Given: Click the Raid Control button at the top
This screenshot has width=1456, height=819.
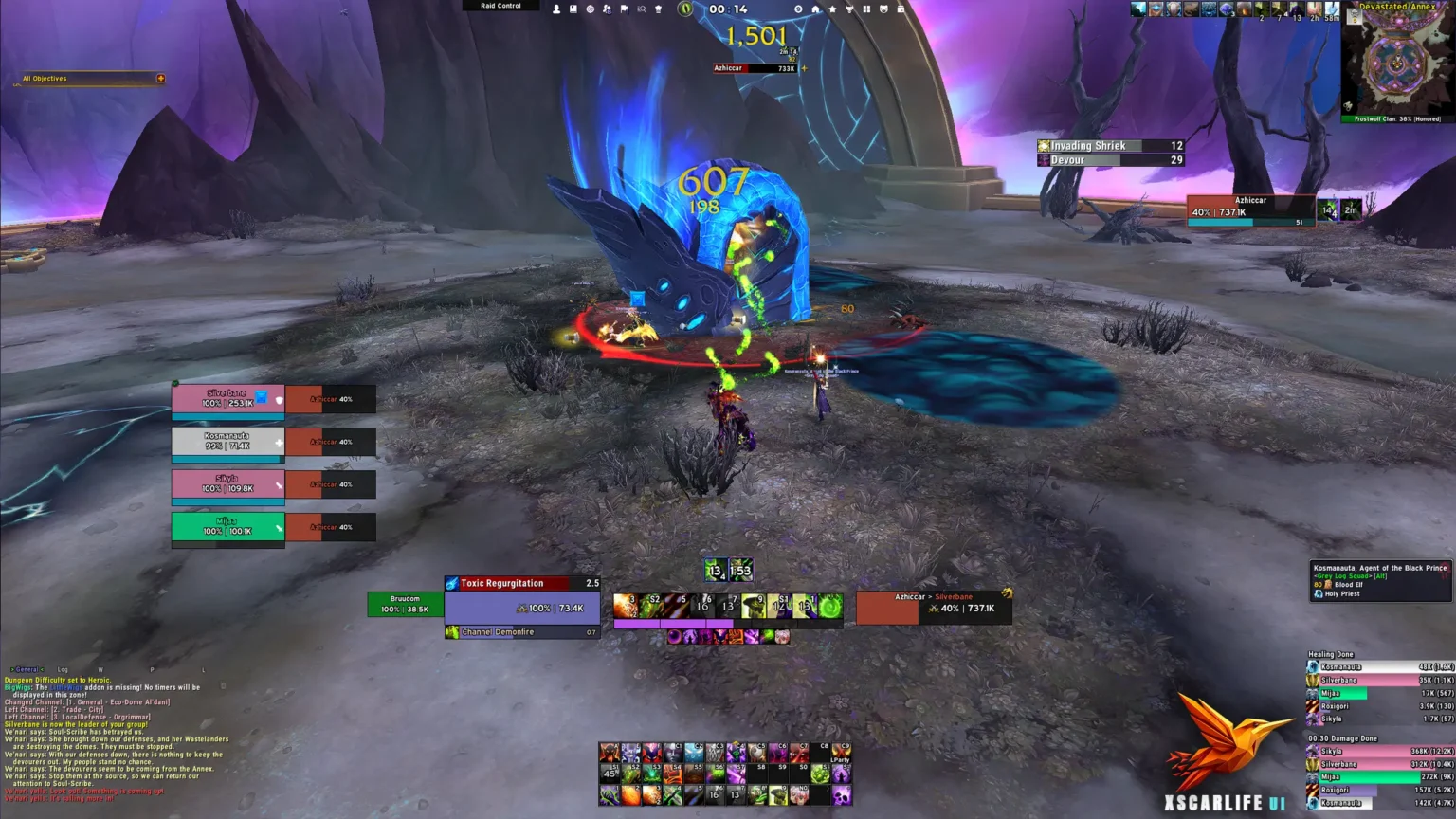Looking at the screenshot, I should [x=501, y=6].
